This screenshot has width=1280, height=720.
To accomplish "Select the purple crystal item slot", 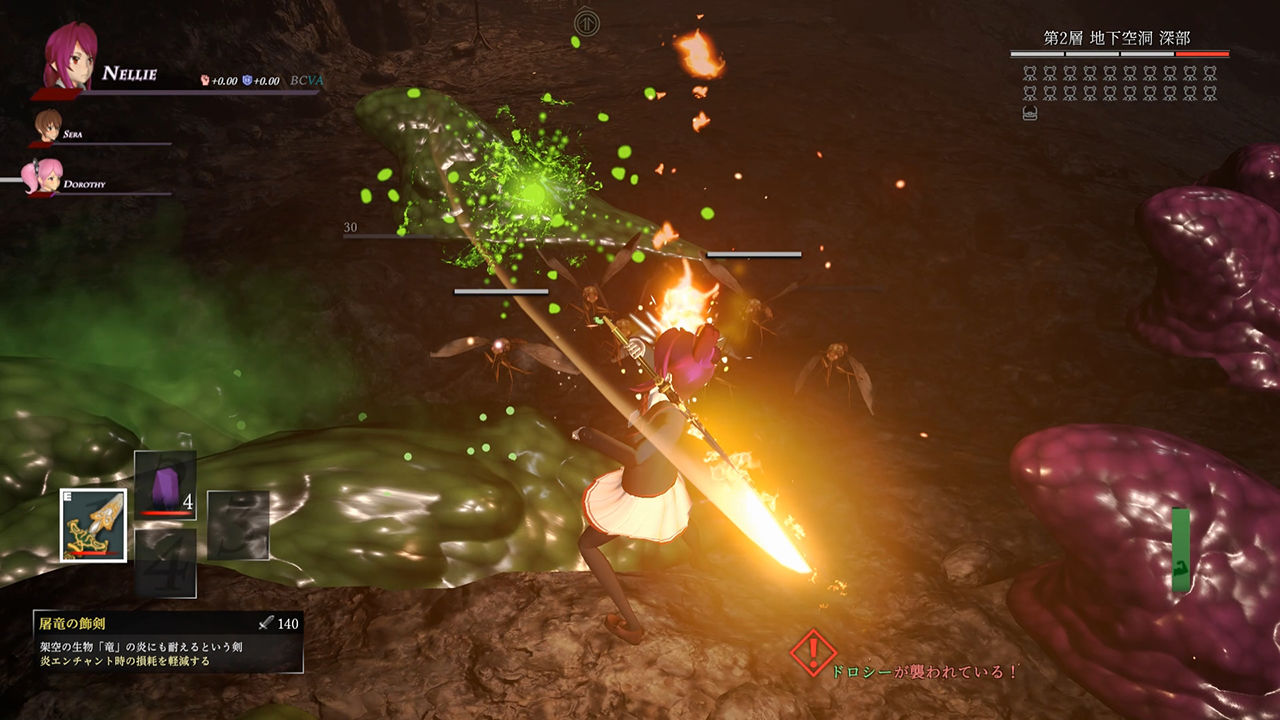I will [165, 485].
